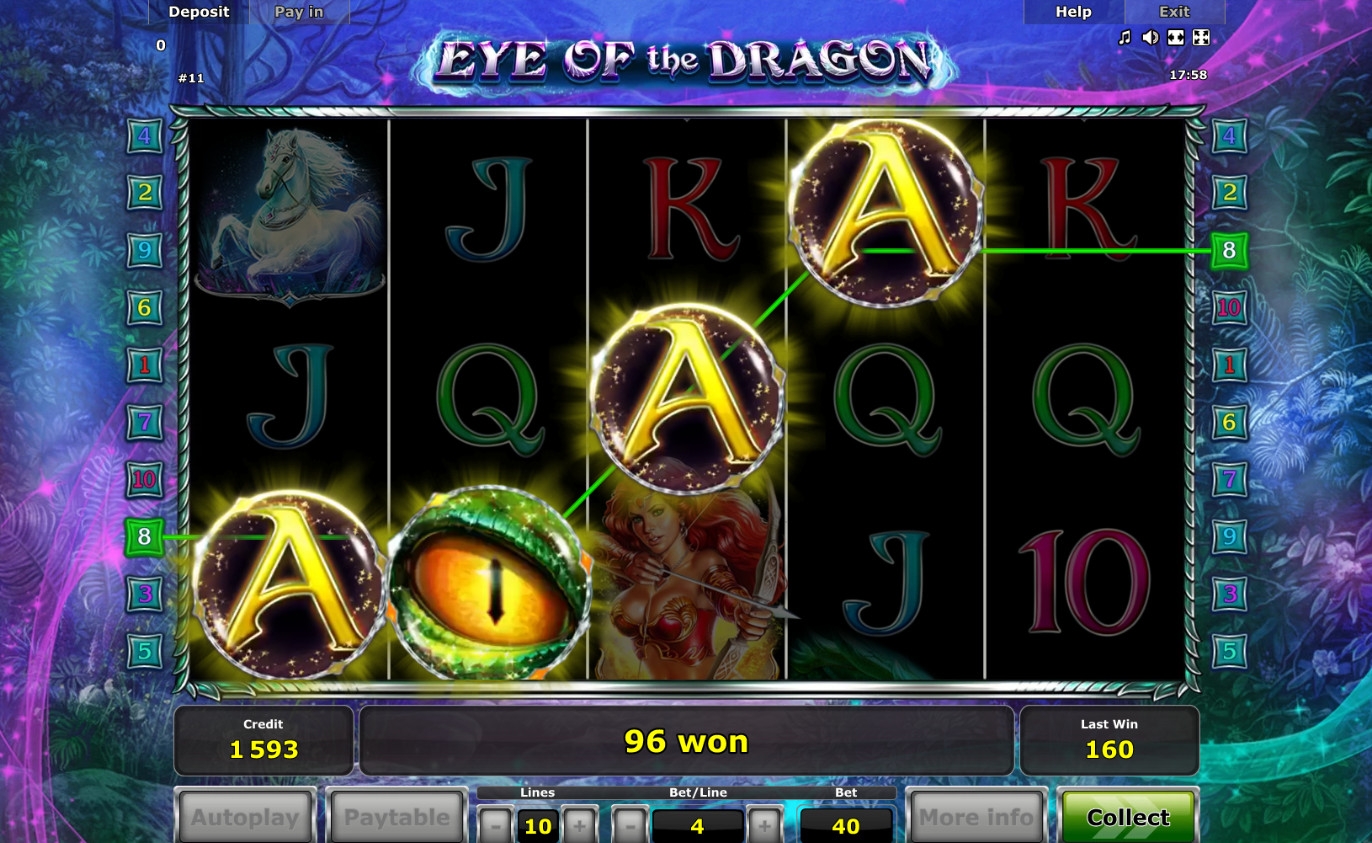
Task: Open the Paytable
Action: pos(397,817)
